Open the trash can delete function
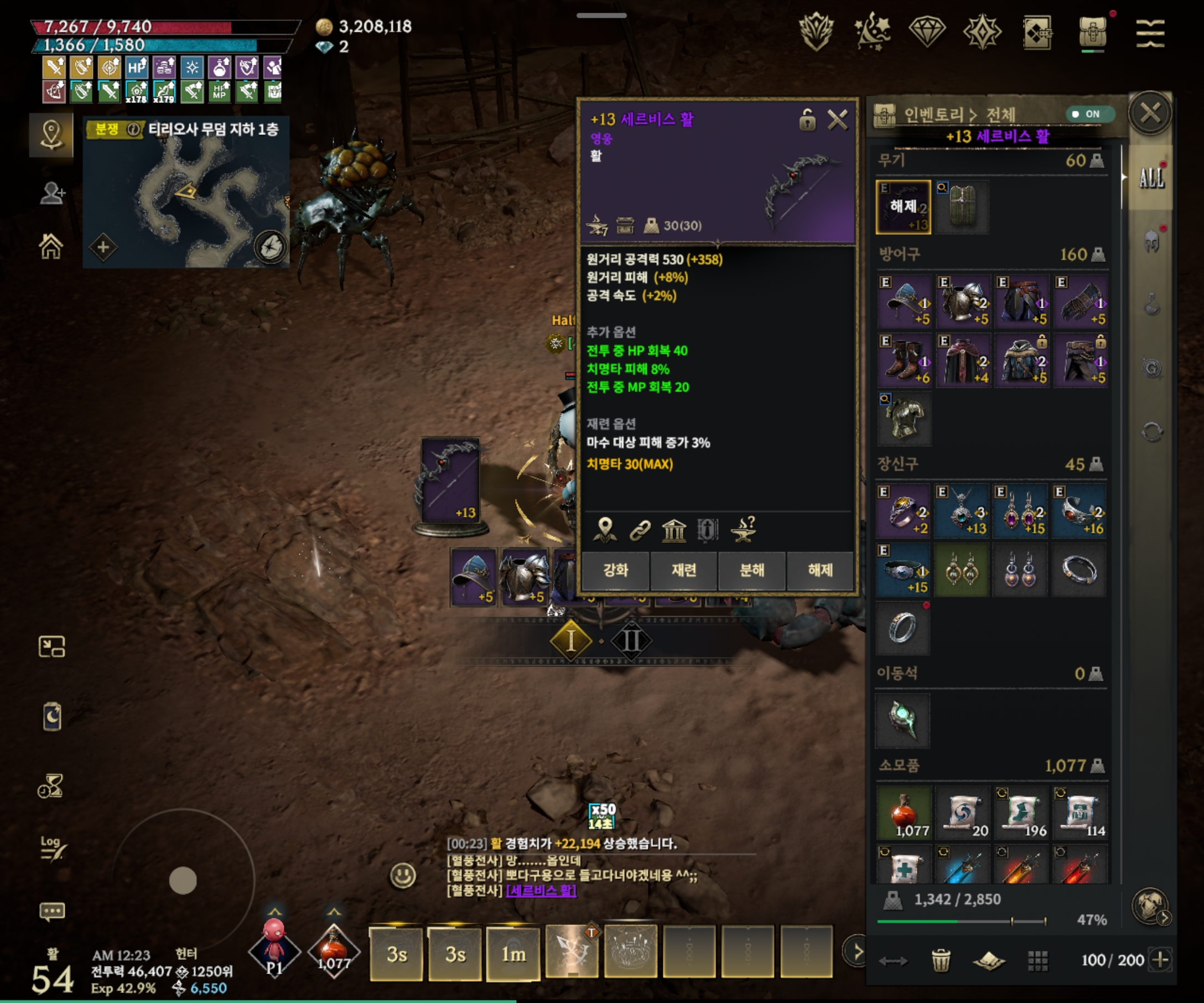This screenshot has width=1204, height=1003. pyautogui.click(x=940, y=960)
